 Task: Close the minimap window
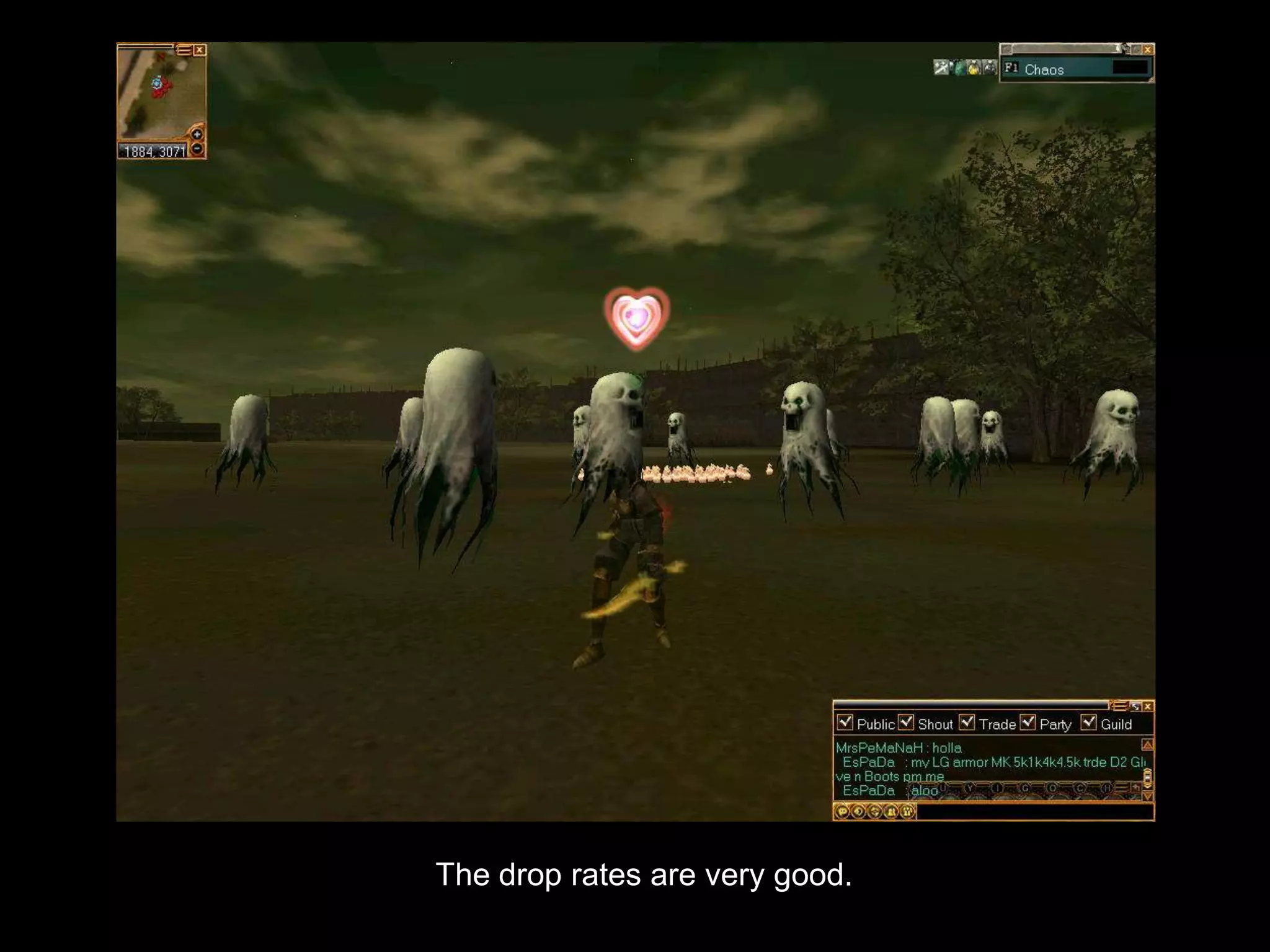coord(200,50)
